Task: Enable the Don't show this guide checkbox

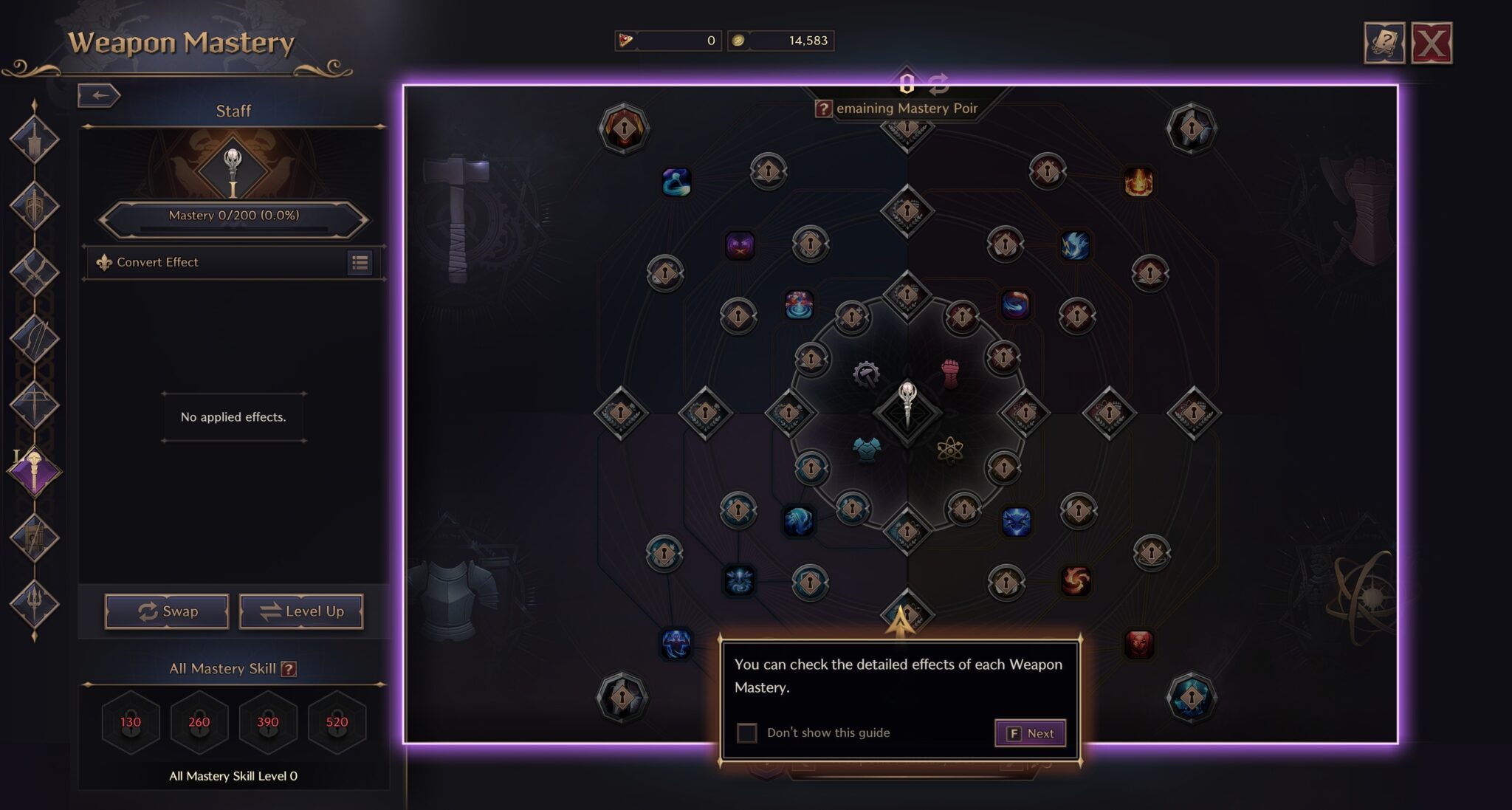Action: (746, 732)
